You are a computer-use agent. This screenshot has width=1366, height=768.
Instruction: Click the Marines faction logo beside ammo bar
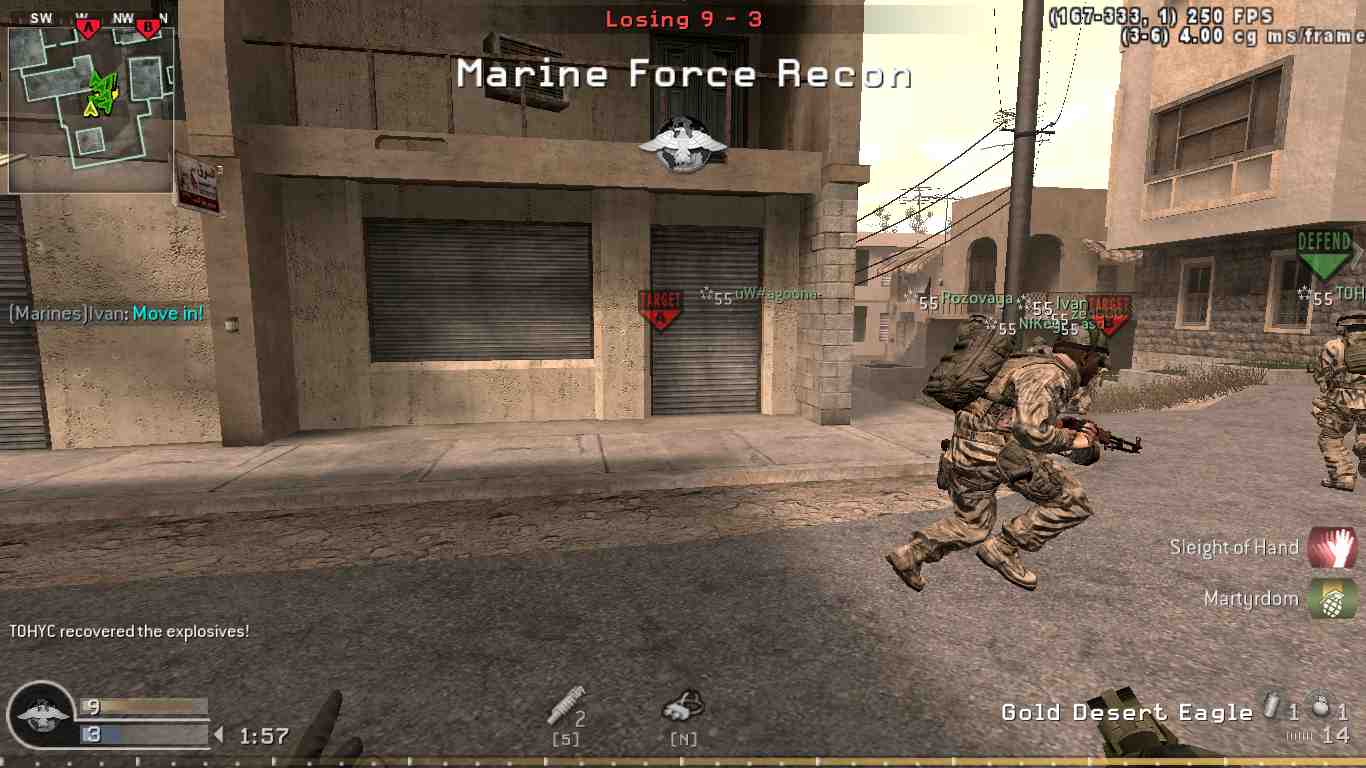click(42, 716)
